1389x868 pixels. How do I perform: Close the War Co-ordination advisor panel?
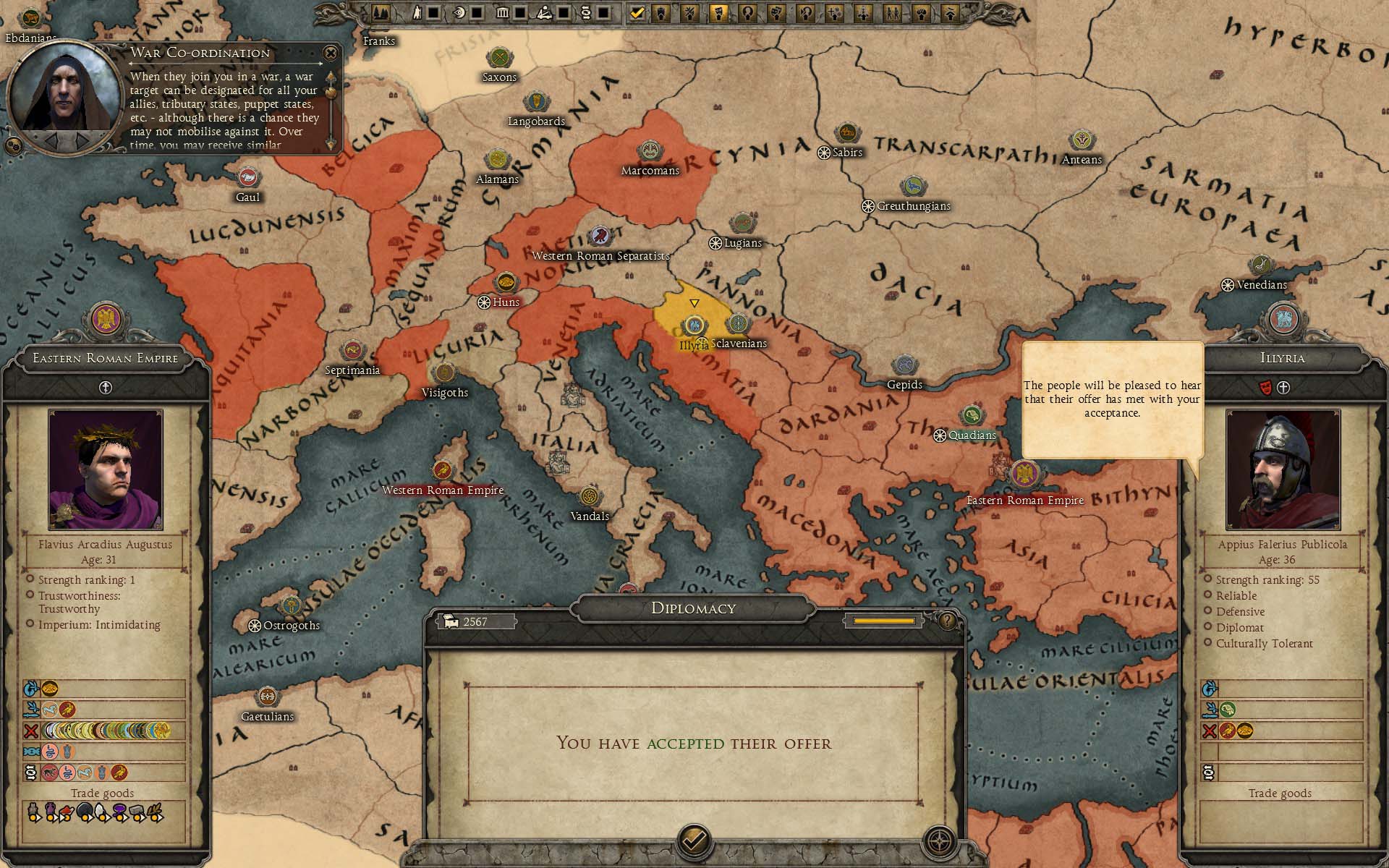pos(331,53)
